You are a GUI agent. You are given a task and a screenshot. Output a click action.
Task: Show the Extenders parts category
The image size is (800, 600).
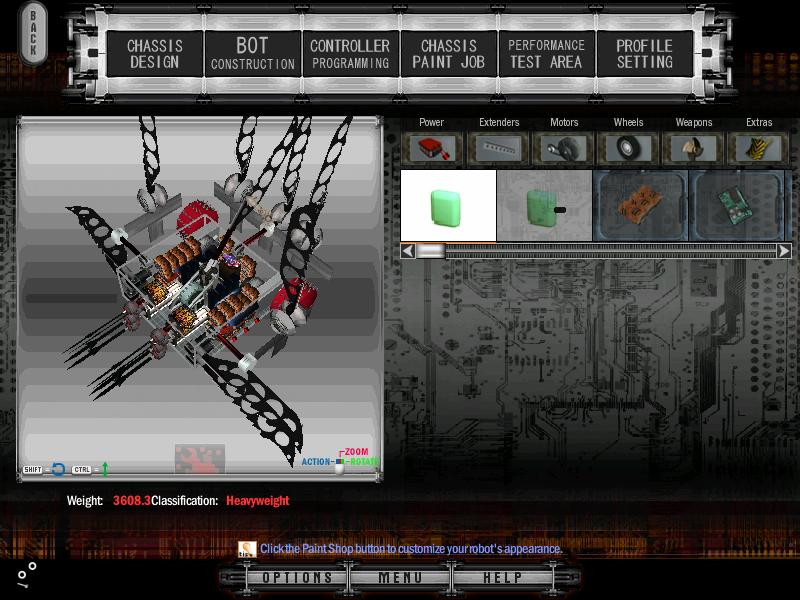tap(499, 148)
